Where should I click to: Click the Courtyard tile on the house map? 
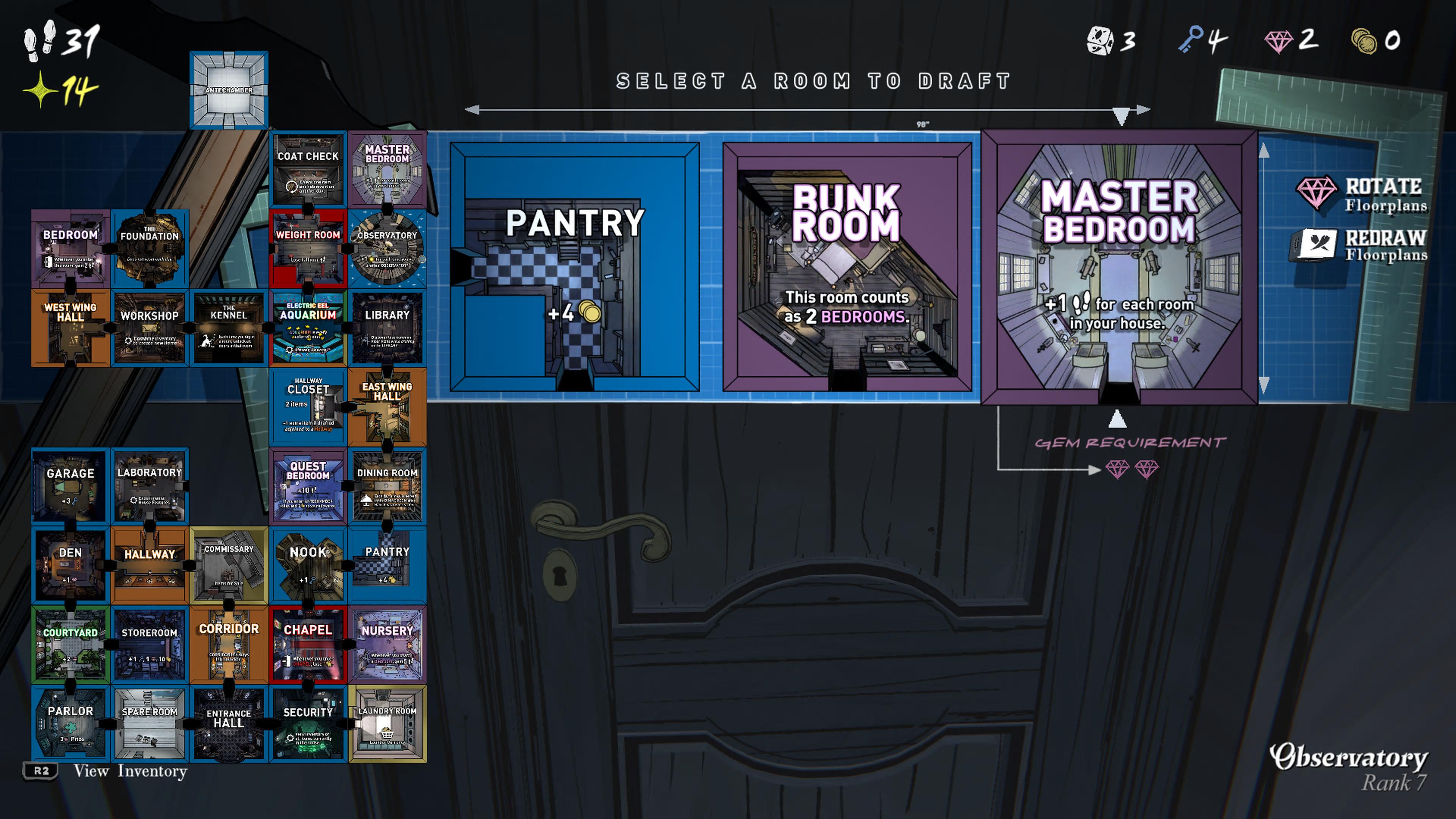point(71,644)
